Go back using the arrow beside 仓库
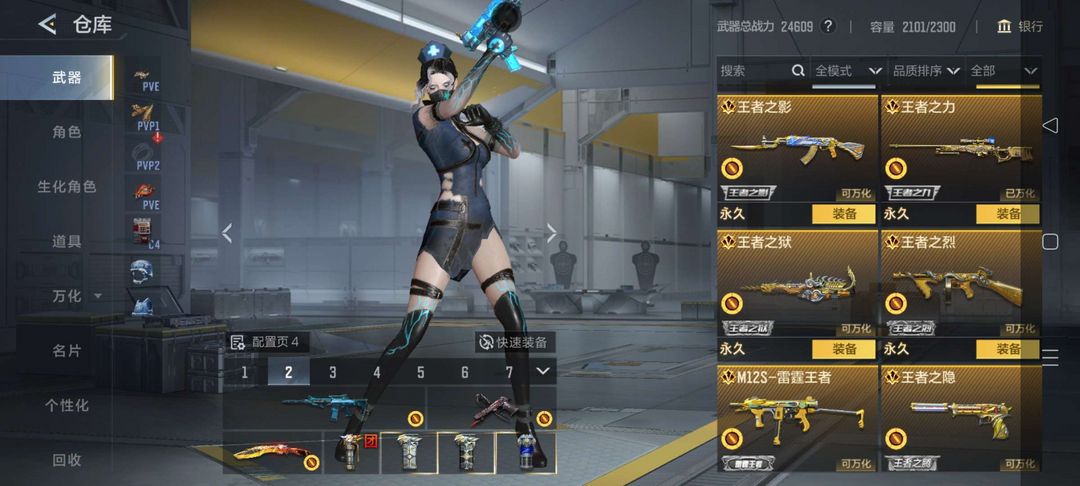This screenshot has height=486, width=1080. pos(47,24)
